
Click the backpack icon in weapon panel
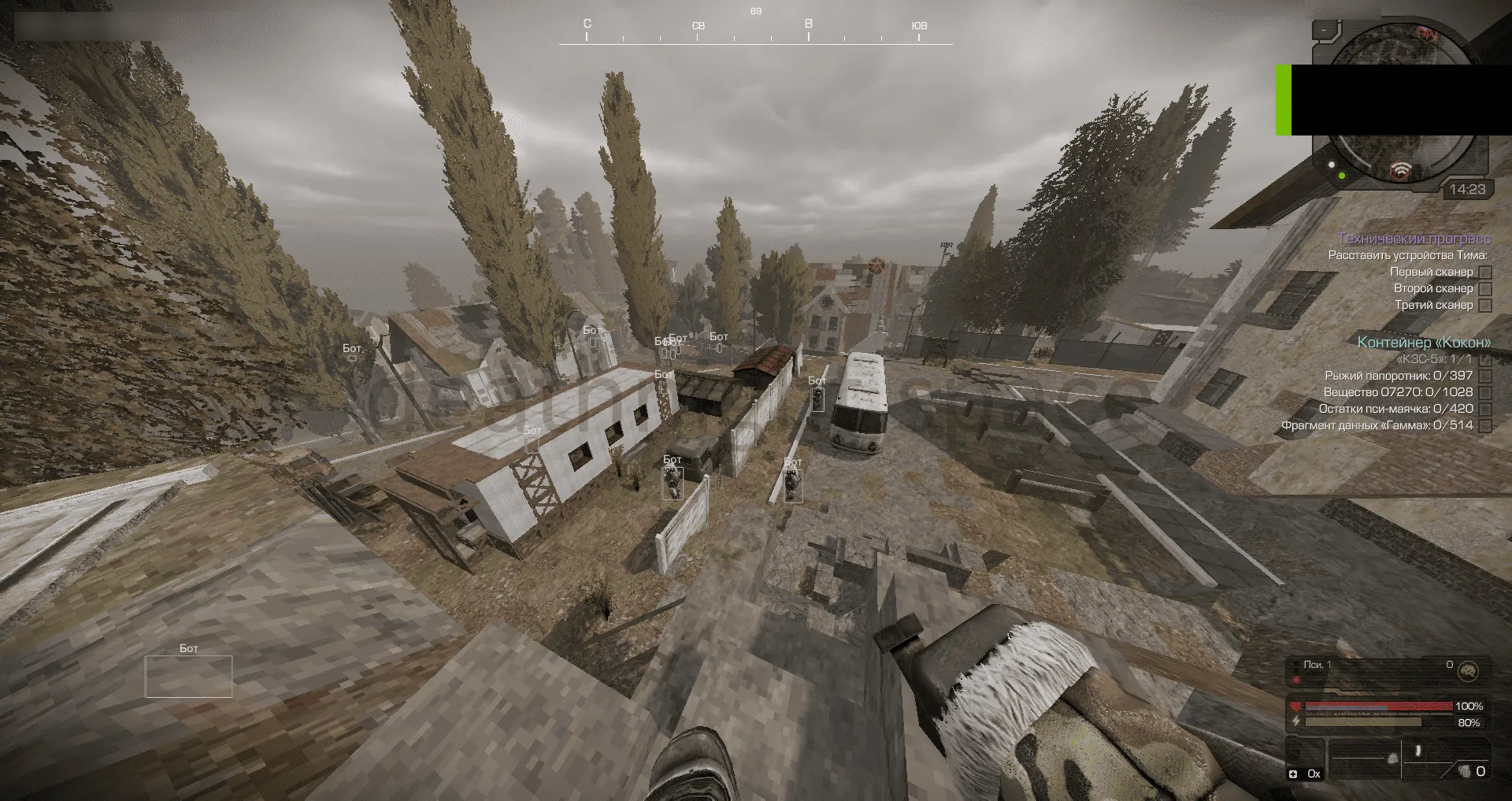[1392, 758]
